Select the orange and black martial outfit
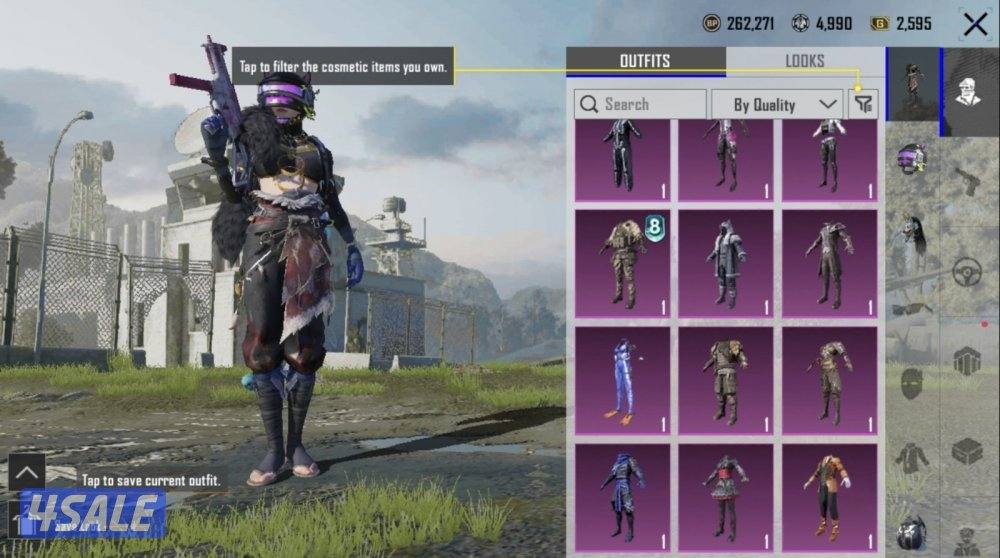 (x=829, y=496)
